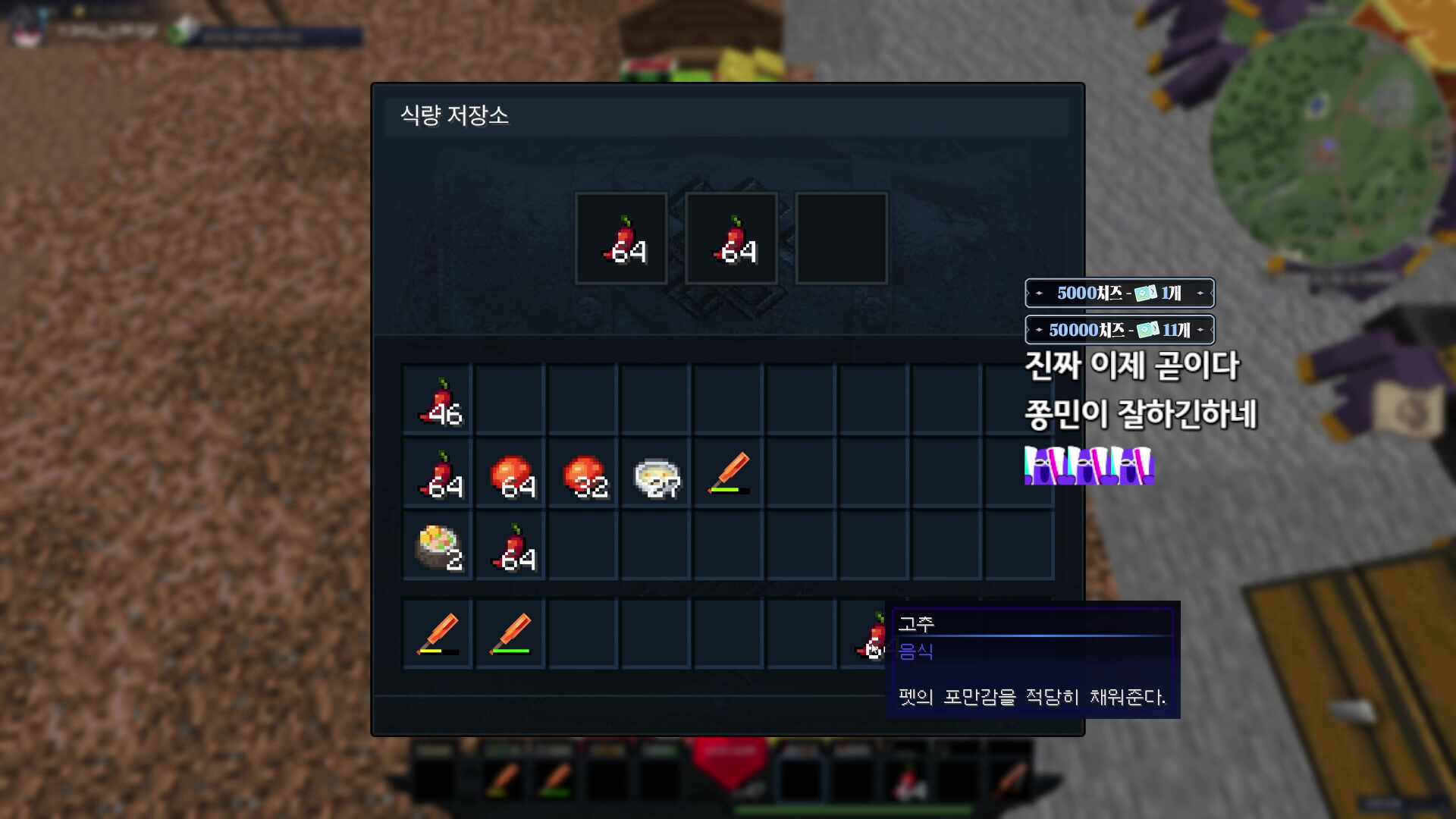Select the knife with yellow durability bar
Screen dimensions: 1456x819
click(438, 634)
